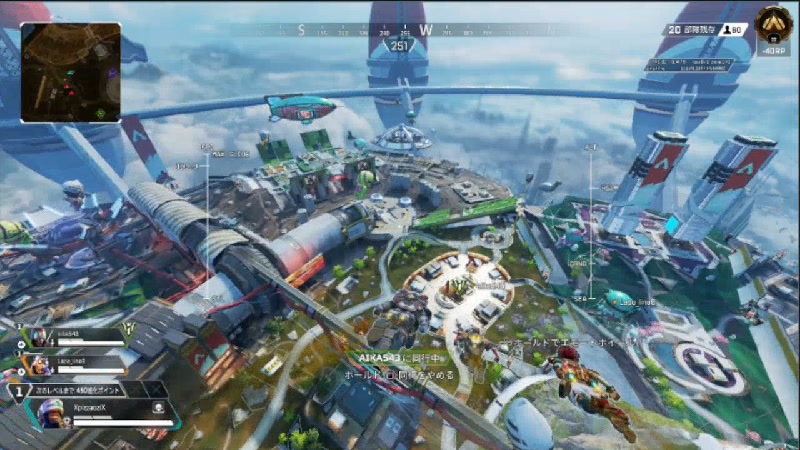Select the top squadmate portrait with green border

(x=38, y=337)
